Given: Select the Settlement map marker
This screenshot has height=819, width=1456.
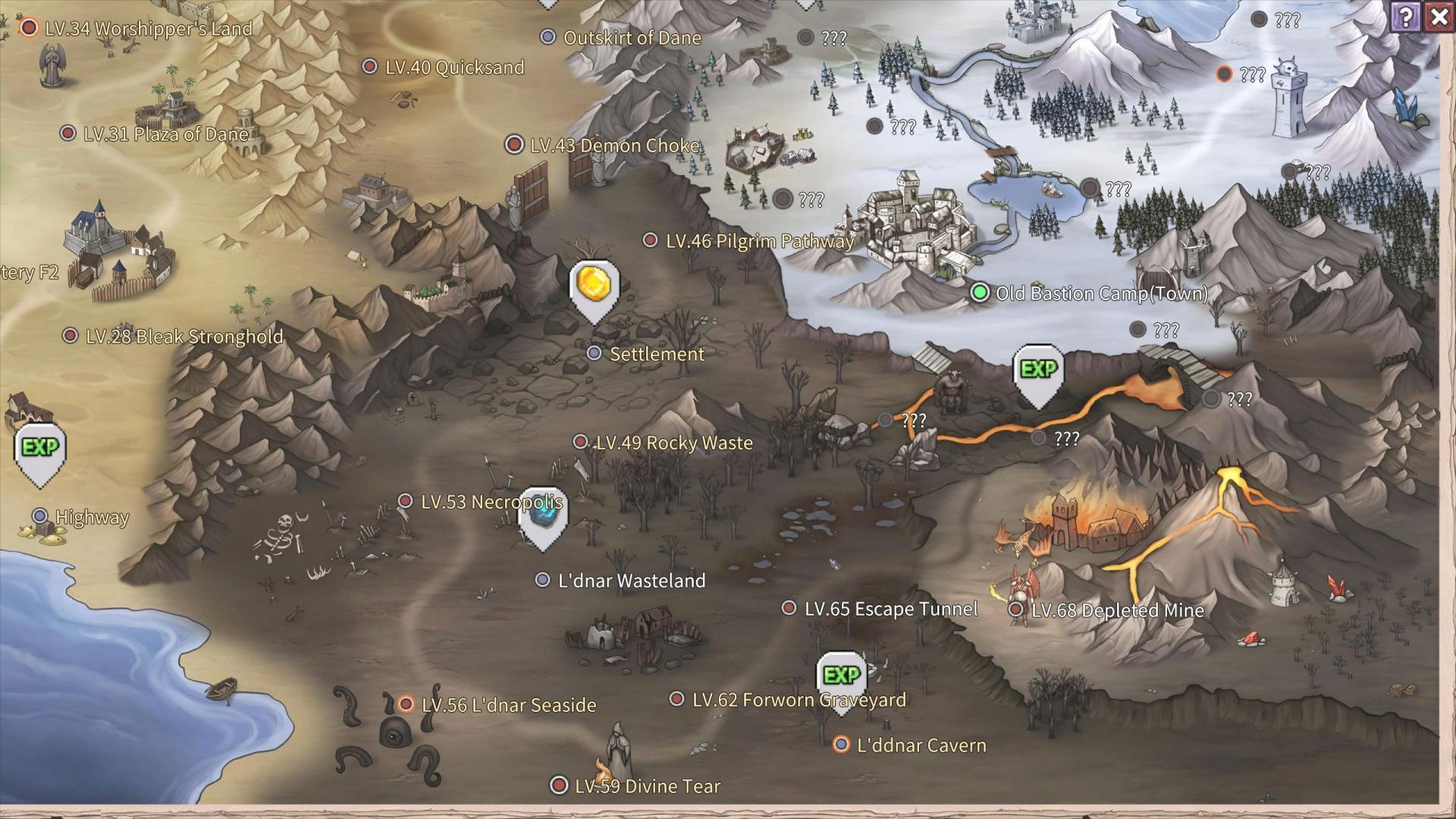Looking at the screenshot, I should coord(595,353).
